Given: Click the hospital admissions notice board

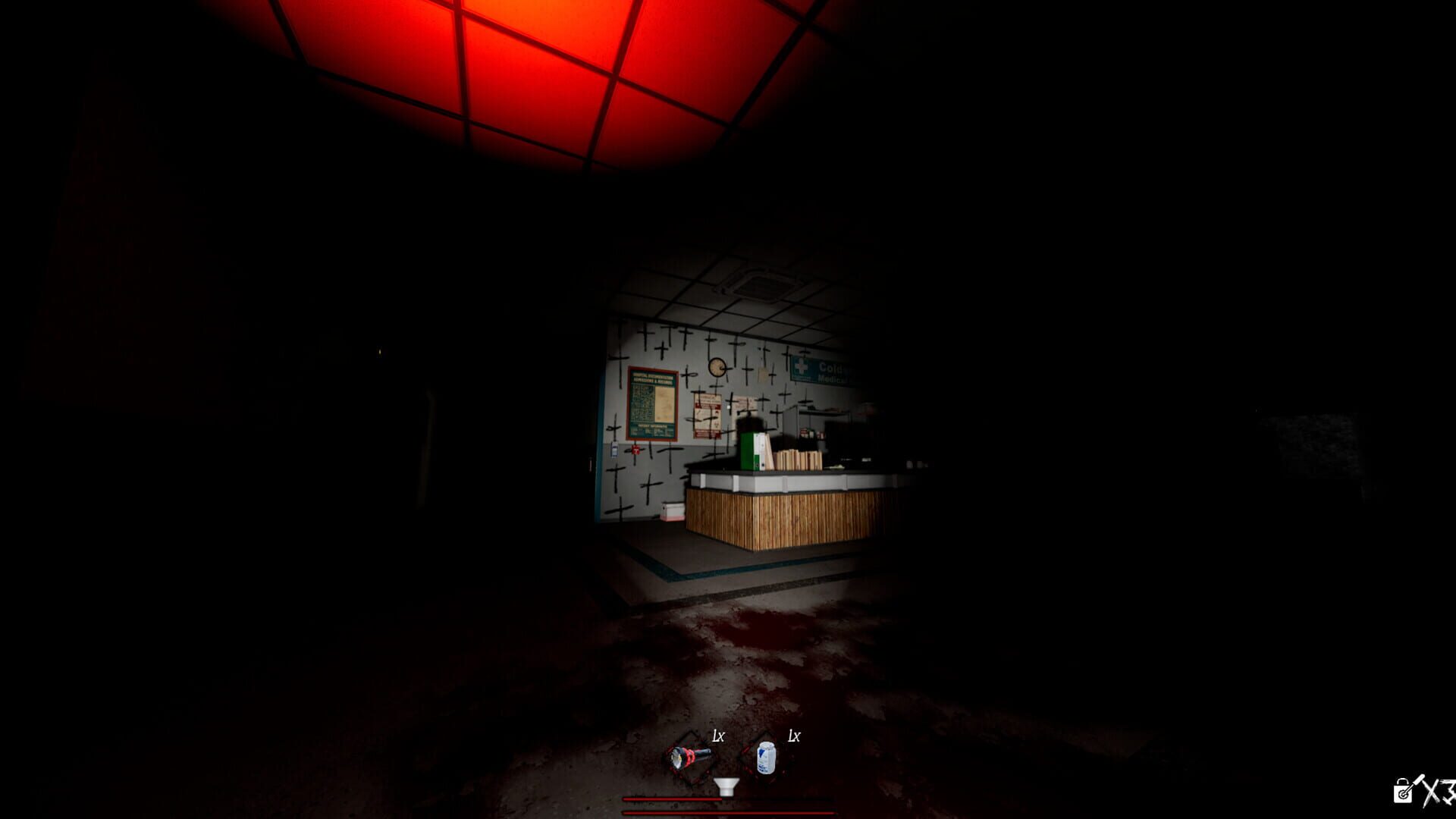Looking at the screenshot, I should point(652,403).
